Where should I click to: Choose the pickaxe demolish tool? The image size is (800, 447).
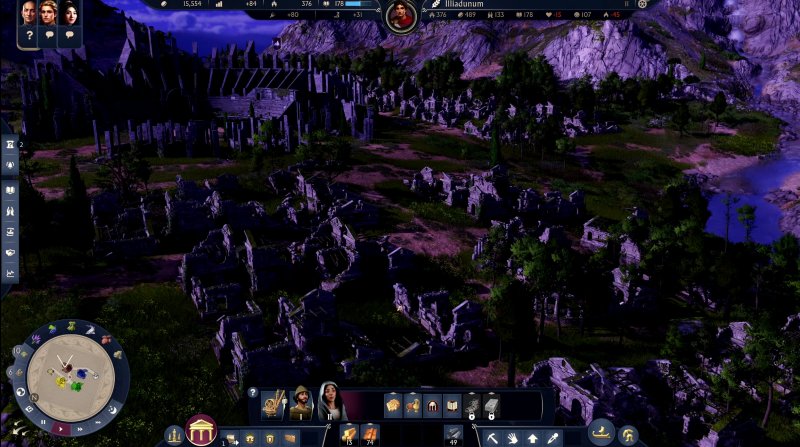[x=494, y=437]
